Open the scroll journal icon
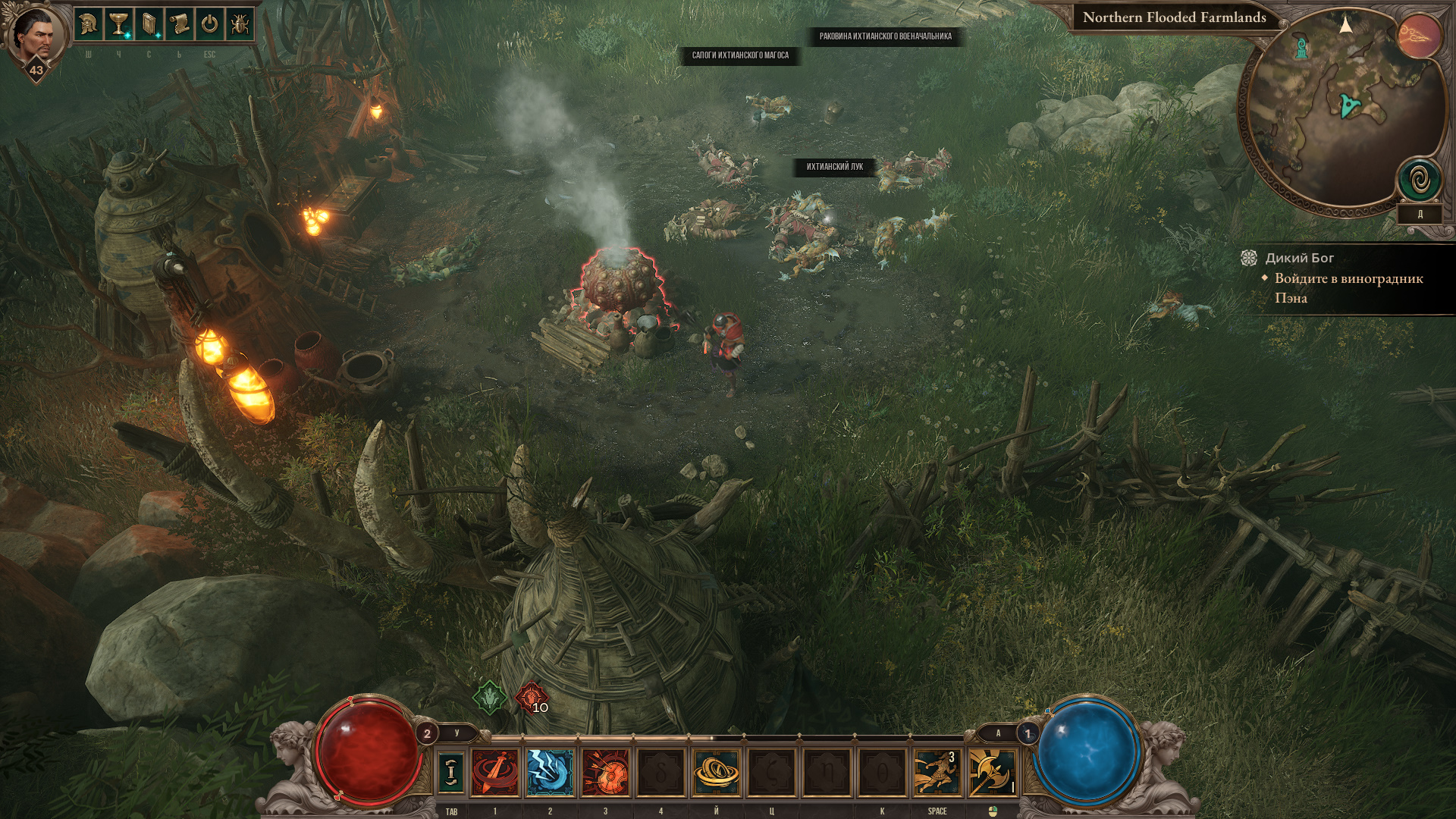The height and width of the screenshot is (819, 1456). pyautogui.click(x=179, y=24)
